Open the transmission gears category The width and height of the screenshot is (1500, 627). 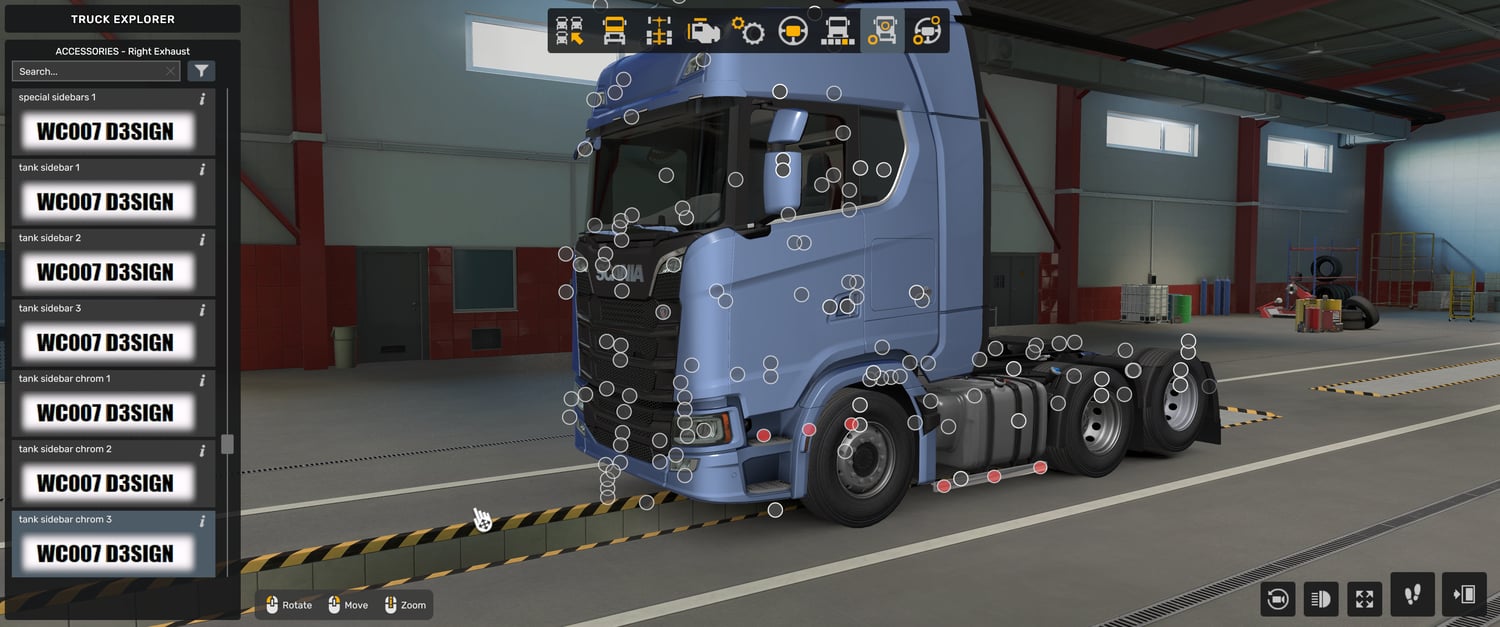coord(748,31)
